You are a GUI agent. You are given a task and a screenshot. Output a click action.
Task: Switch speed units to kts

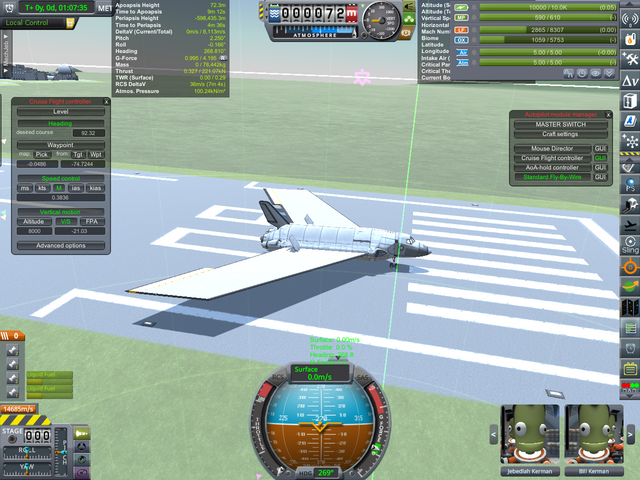point(43,187)
